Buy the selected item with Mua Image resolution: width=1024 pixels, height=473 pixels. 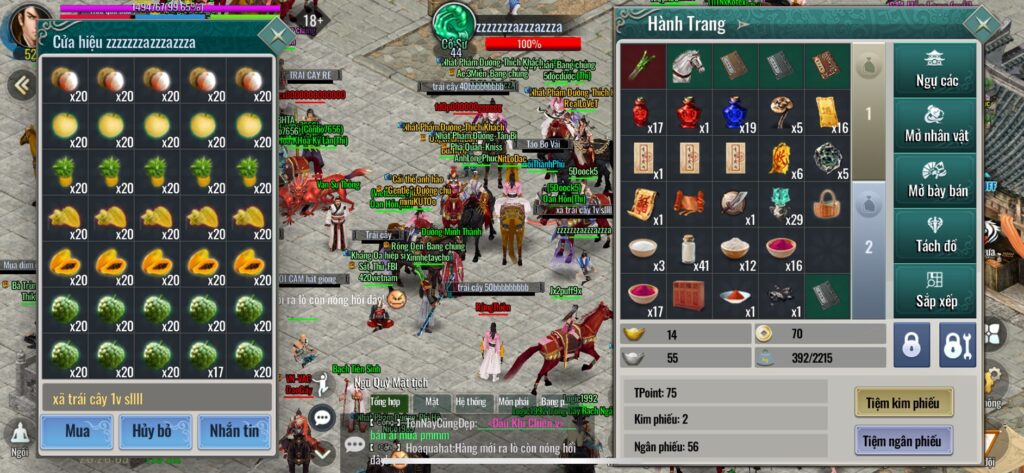76,431
